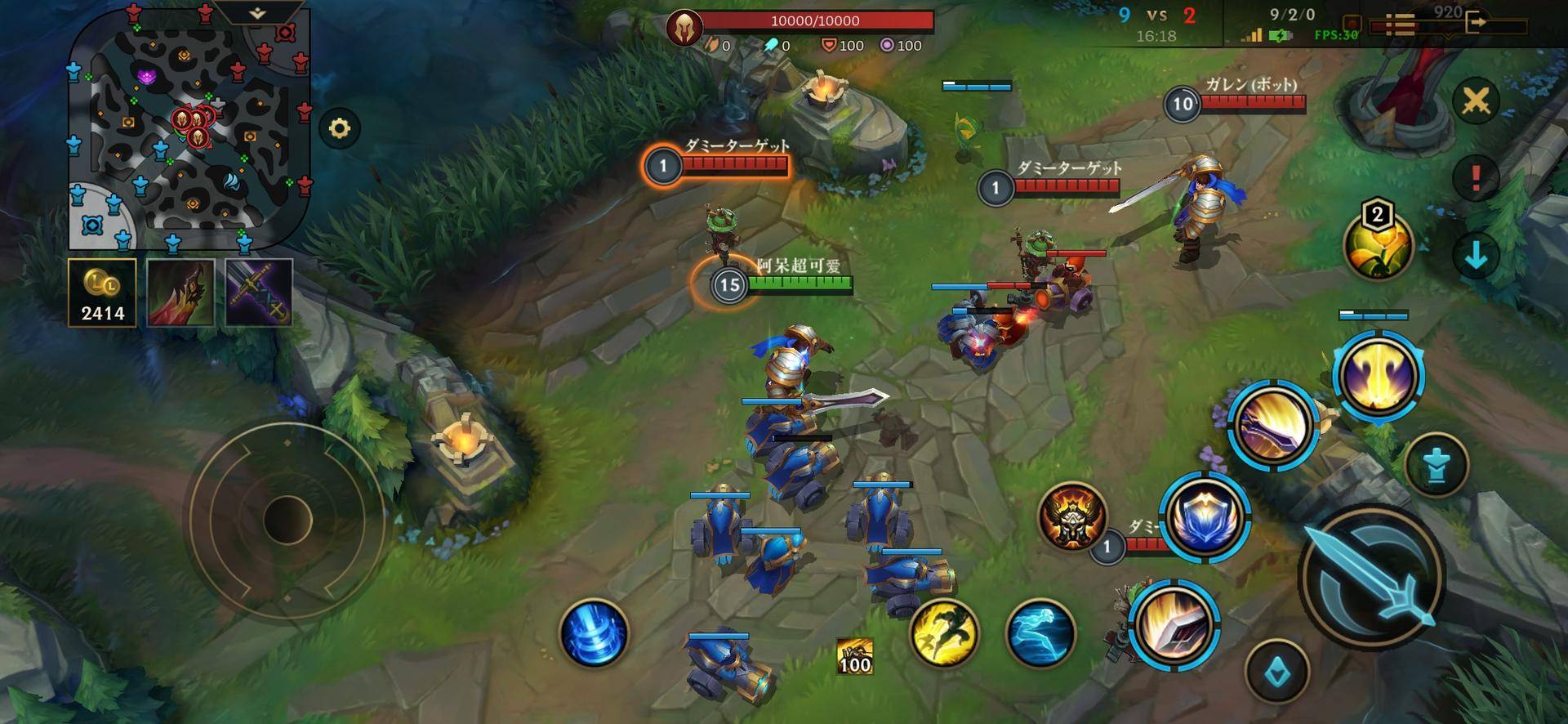The height and width of the screenshot is (724, 1568).
Task: Open the shop showing 2414 gold
Action: tap(102, 293)
